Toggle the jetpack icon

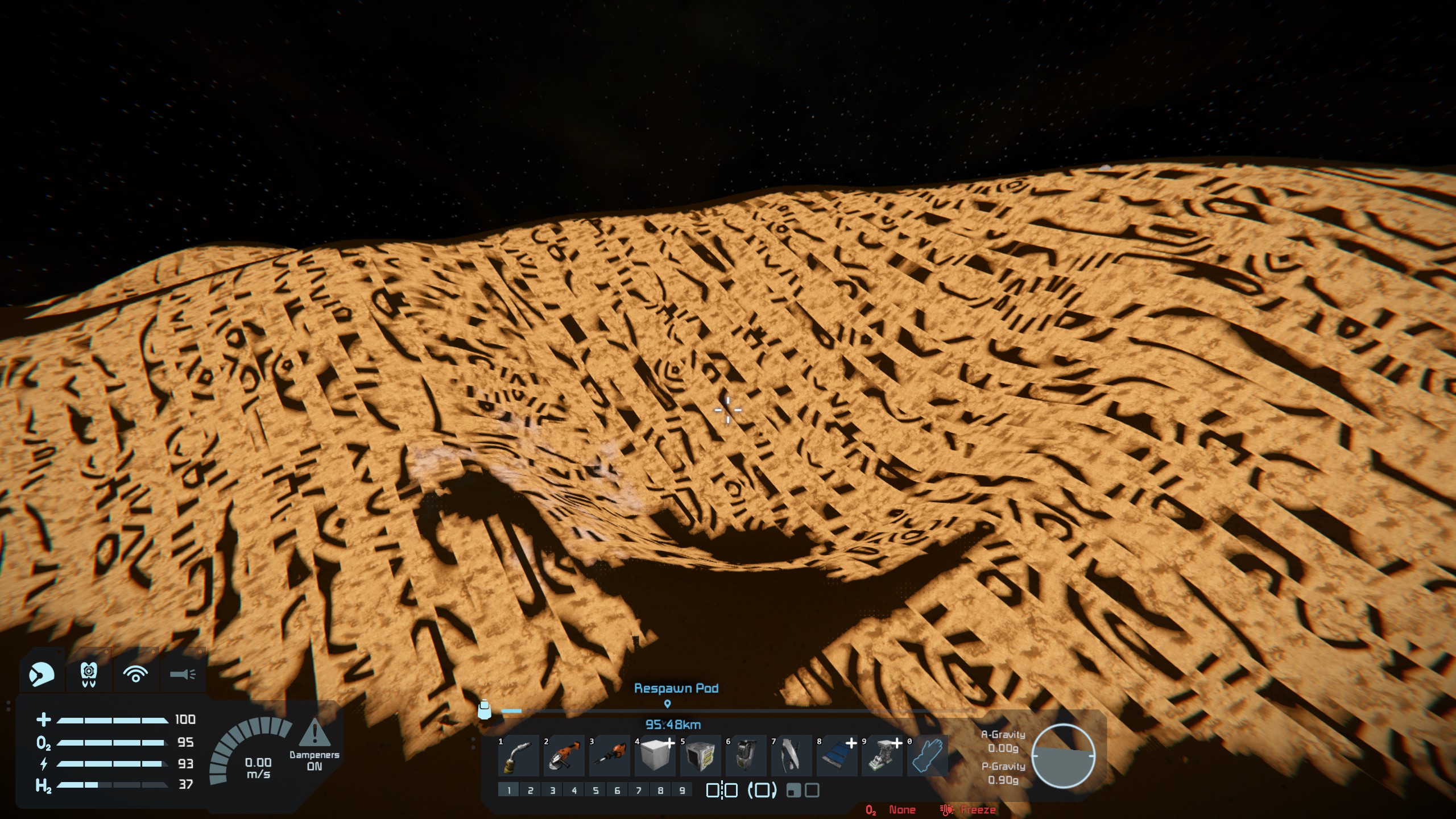tap(88, 675)
